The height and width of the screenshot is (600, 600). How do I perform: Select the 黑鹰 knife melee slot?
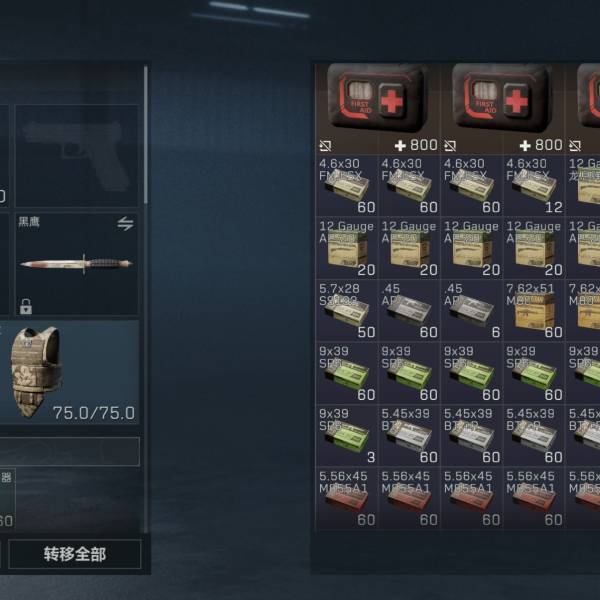[x=76, y=265]
